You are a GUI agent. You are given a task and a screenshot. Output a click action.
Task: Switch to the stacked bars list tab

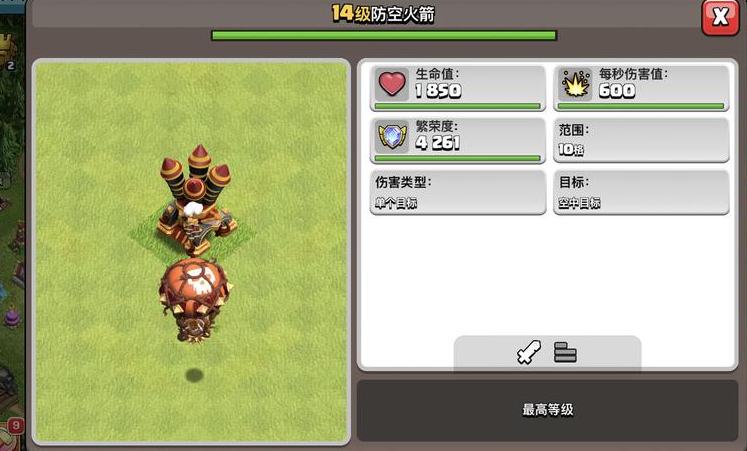(x=566, y=353)
